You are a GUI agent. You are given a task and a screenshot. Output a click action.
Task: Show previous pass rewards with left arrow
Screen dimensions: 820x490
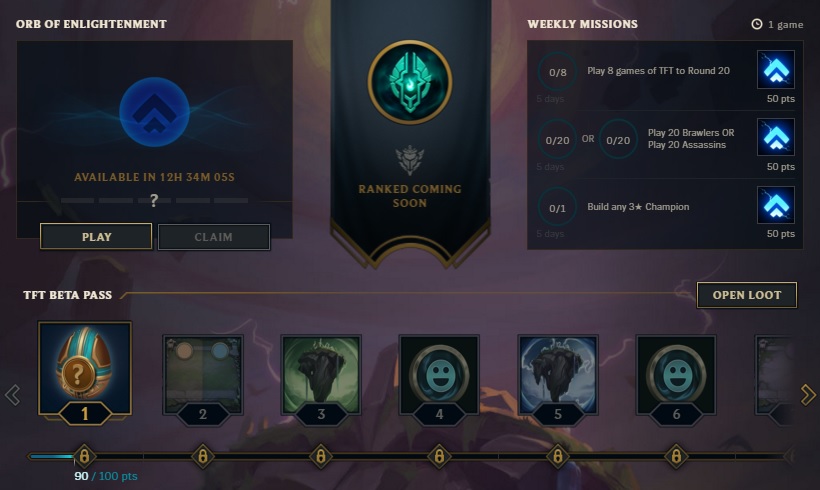click(12, 395)
